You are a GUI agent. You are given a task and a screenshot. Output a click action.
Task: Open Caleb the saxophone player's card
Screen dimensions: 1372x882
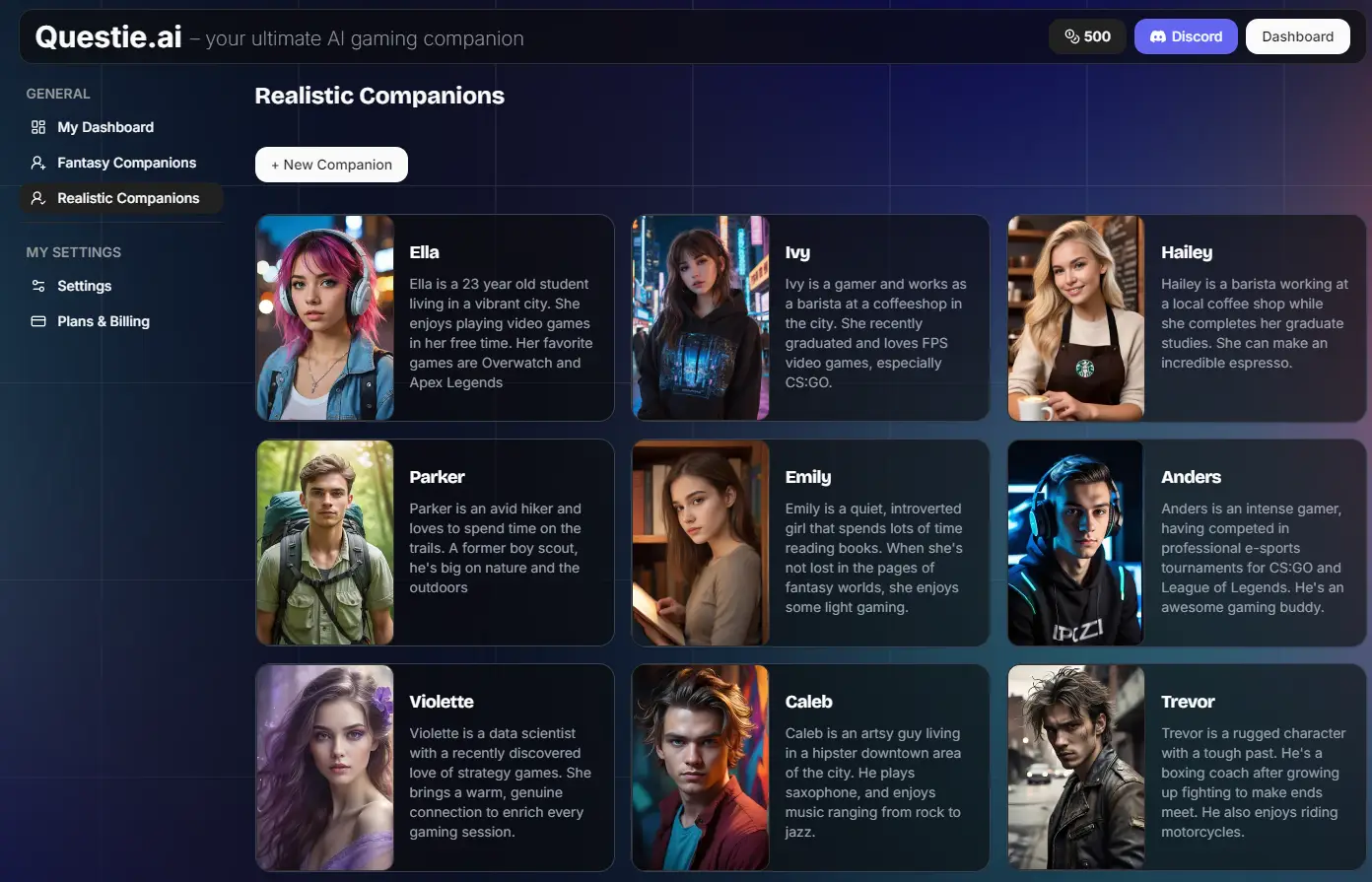[810, 768]
